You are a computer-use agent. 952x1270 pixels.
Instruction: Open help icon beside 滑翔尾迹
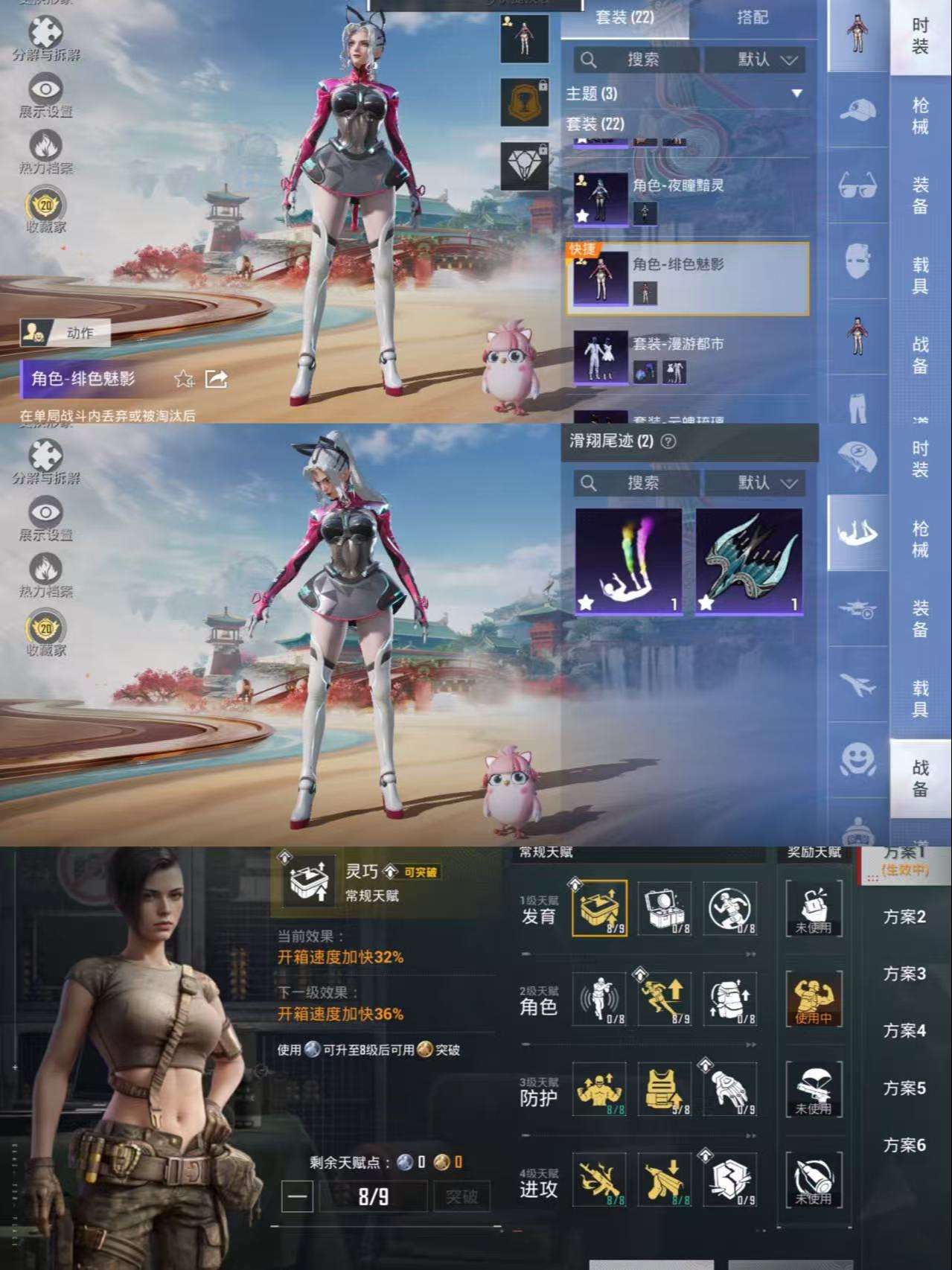pos(668,441)
